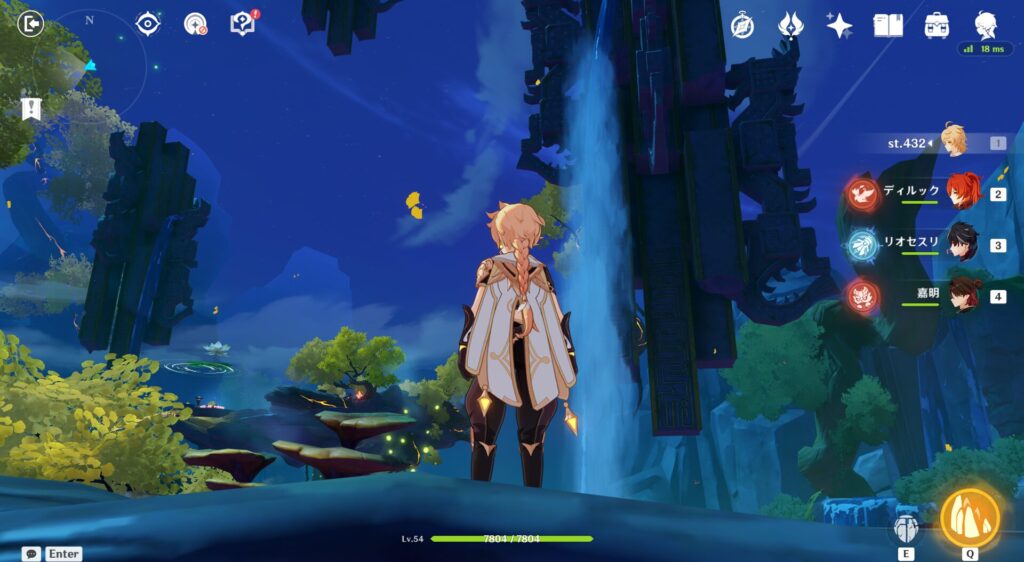Unleash the glowing orange elemental burst
Image resolution: width=1024 pixels, height=562 pixels.
point(970,518)
